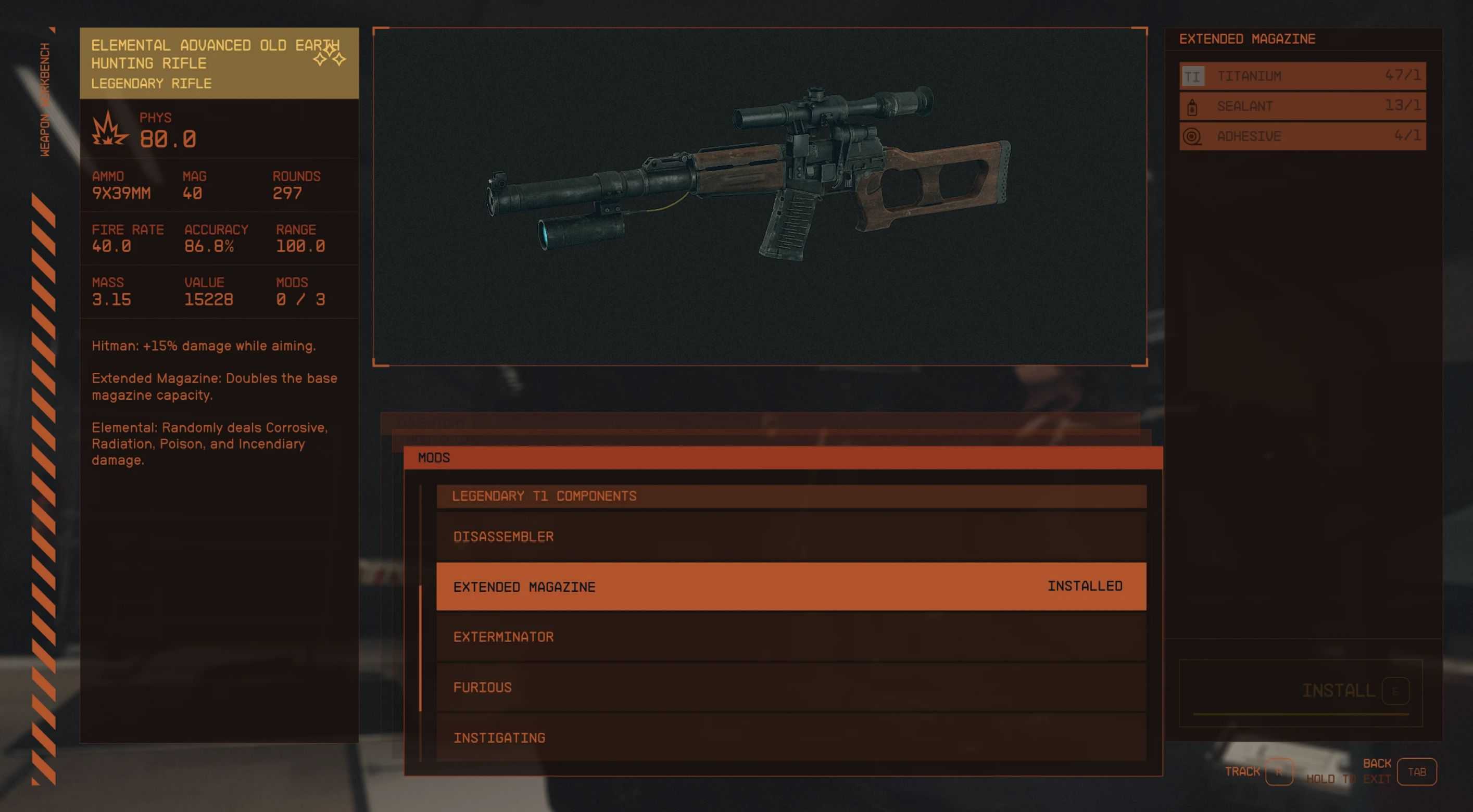The image size is (1473, 812).
Task: Select the Sealant resource requirement row
Action: tap(1302, 106)
